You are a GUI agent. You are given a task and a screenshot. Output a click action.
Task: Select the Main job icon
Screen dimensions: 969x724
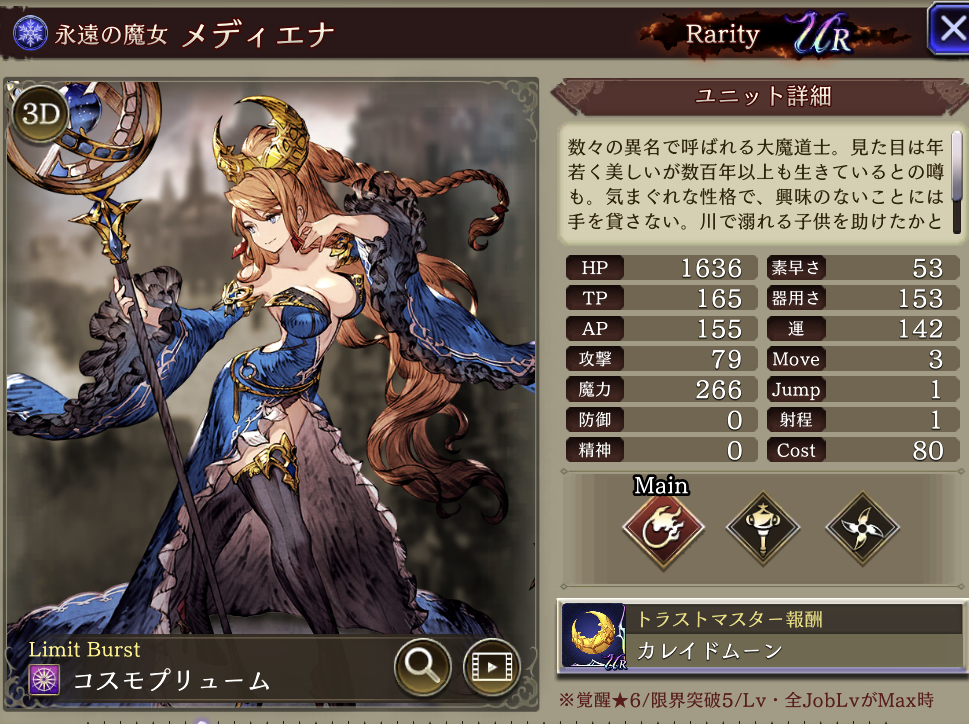pos(662,530)
